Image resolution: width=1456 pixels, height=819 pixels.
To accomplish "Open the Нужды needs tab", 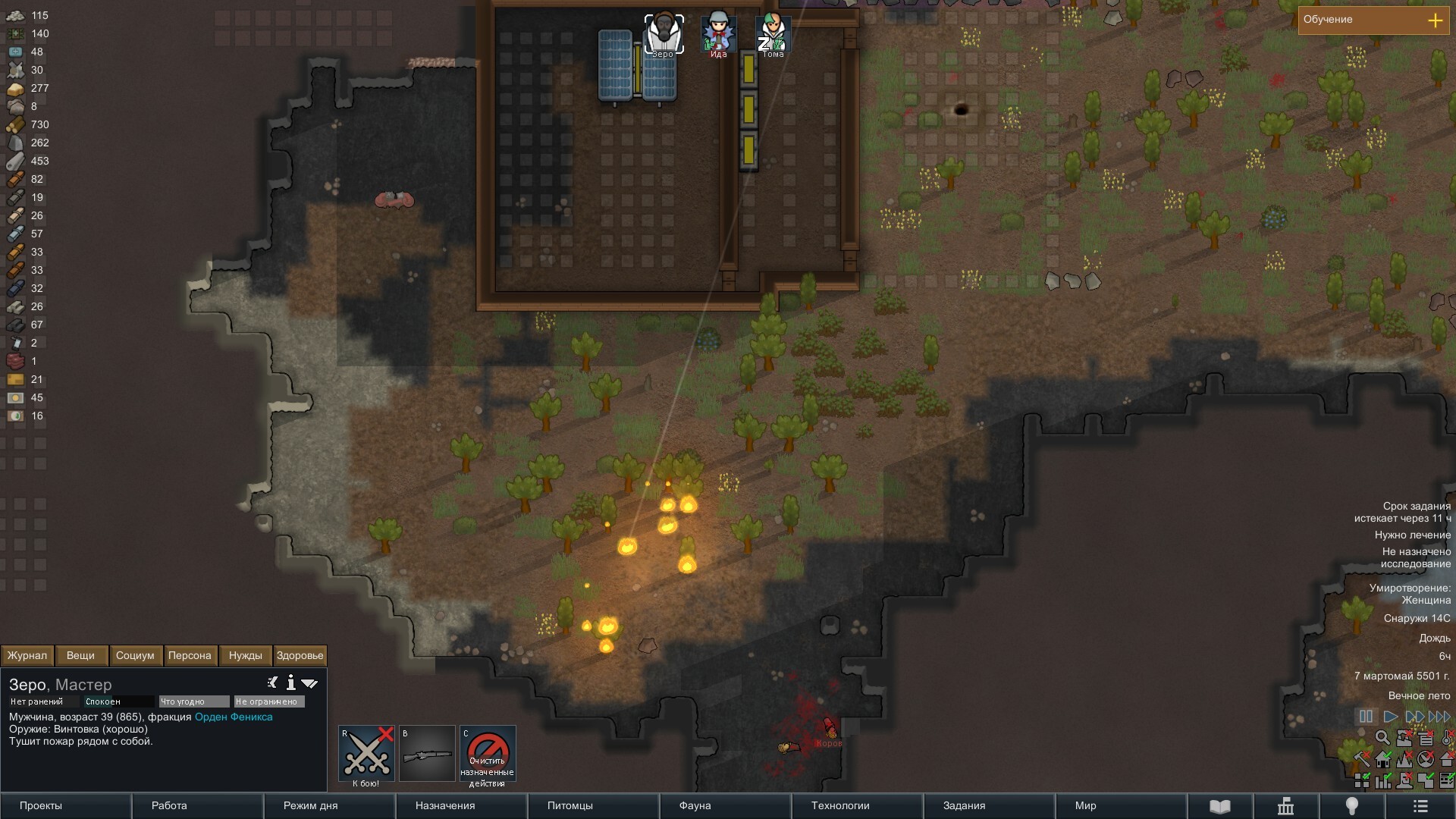I will [x=245, y=655].
